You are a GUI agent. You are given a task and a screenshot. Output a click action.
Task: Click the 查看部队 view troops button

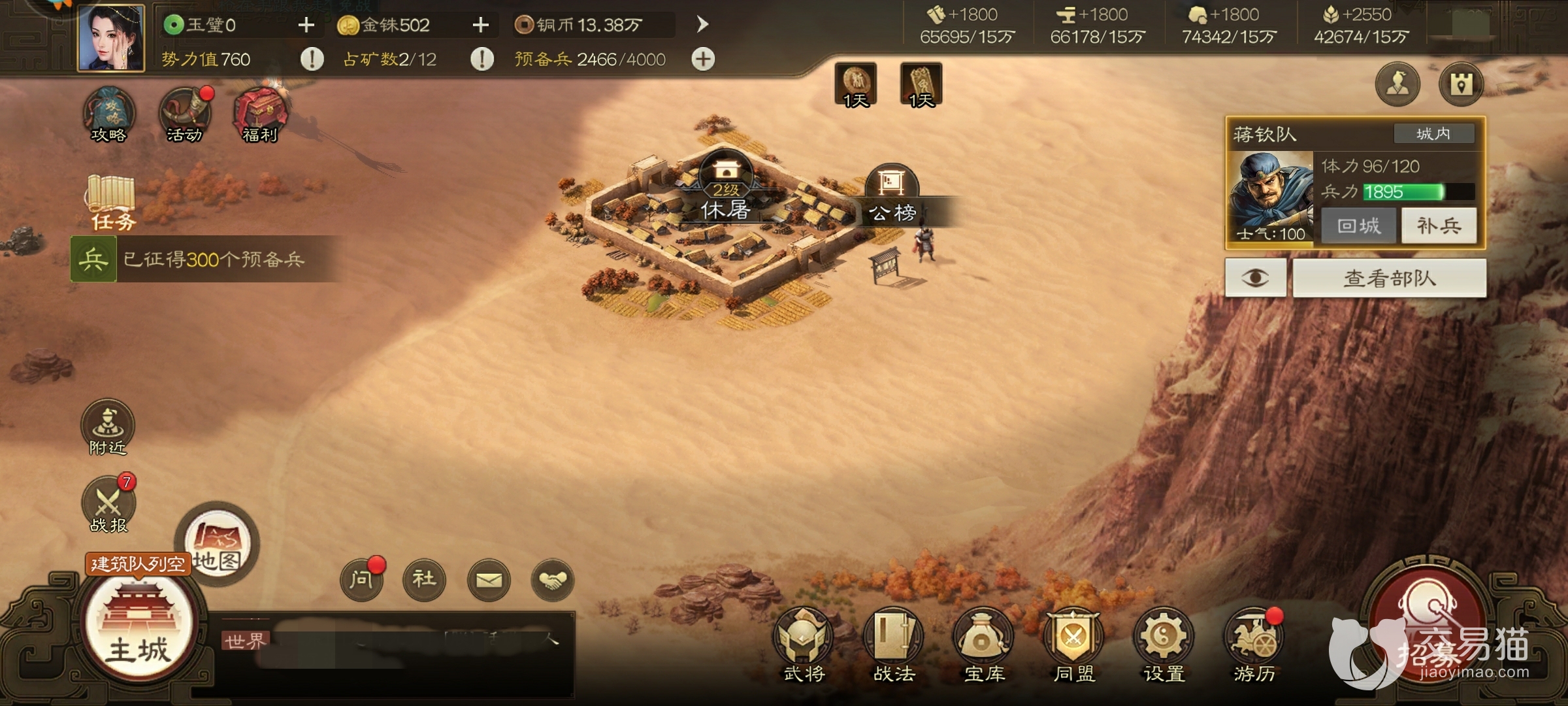click(x=1389, y=278)
